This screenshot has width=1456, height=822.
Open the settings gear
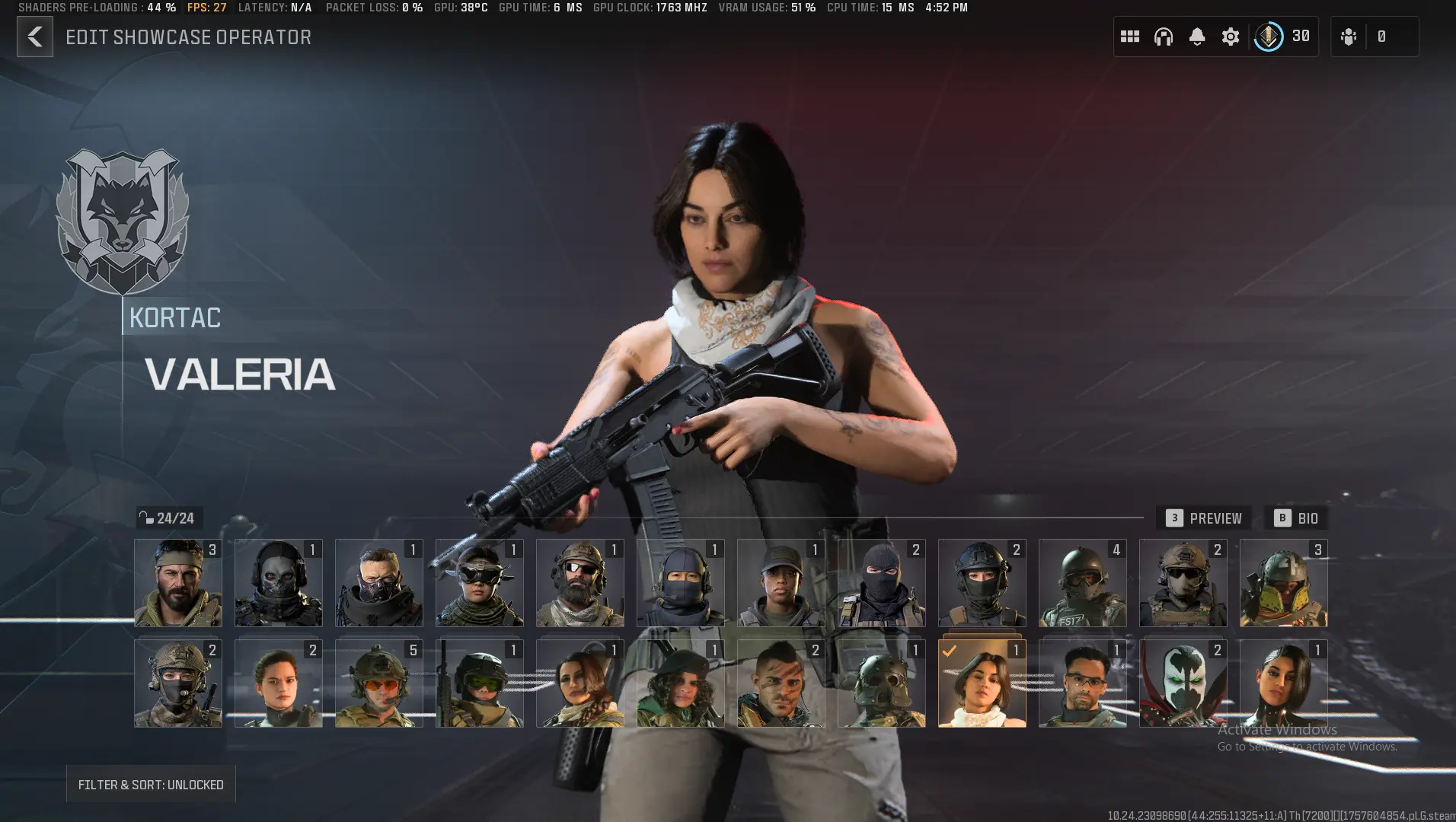coord(1231,36)
